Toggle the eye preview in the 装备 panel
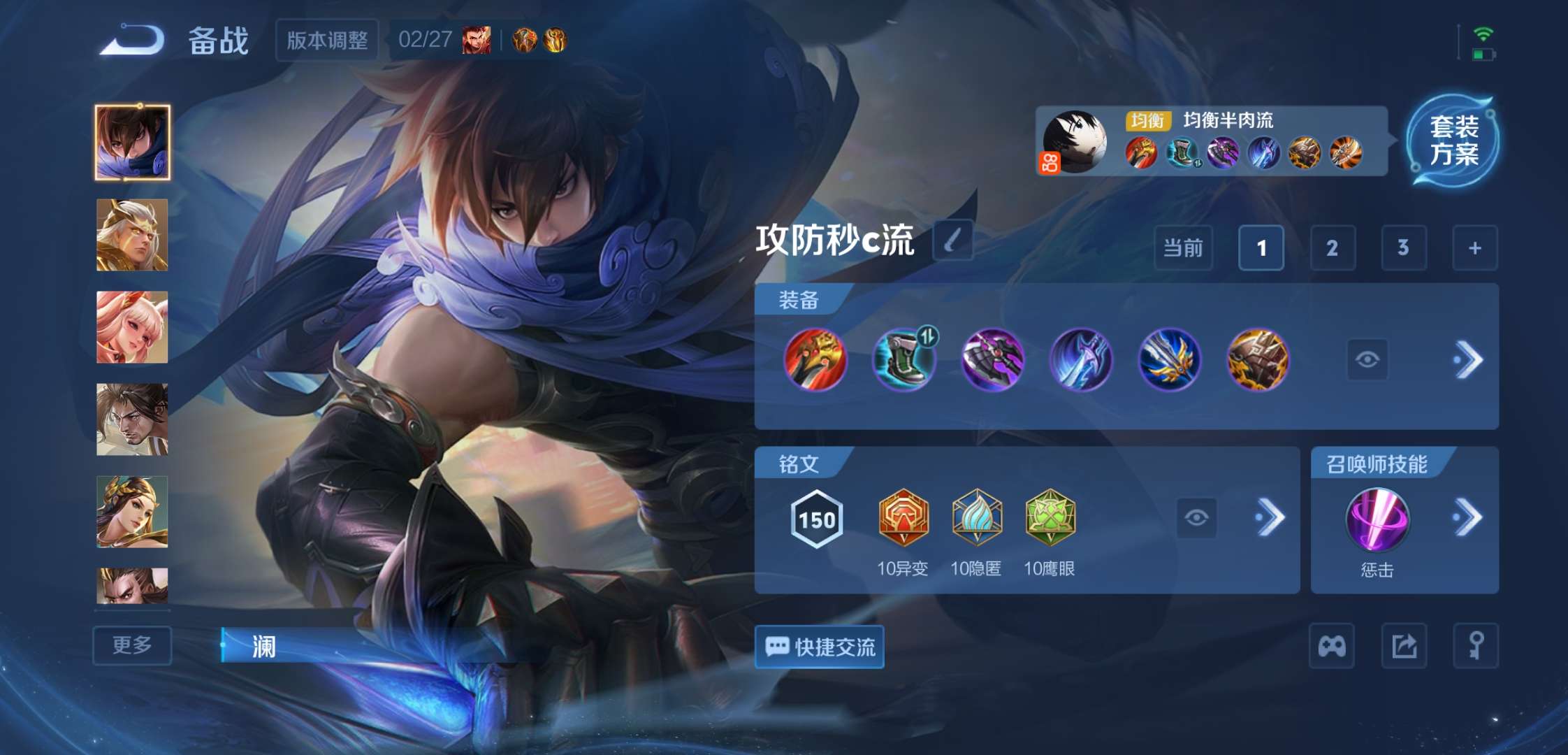 tap(1366, 357)
